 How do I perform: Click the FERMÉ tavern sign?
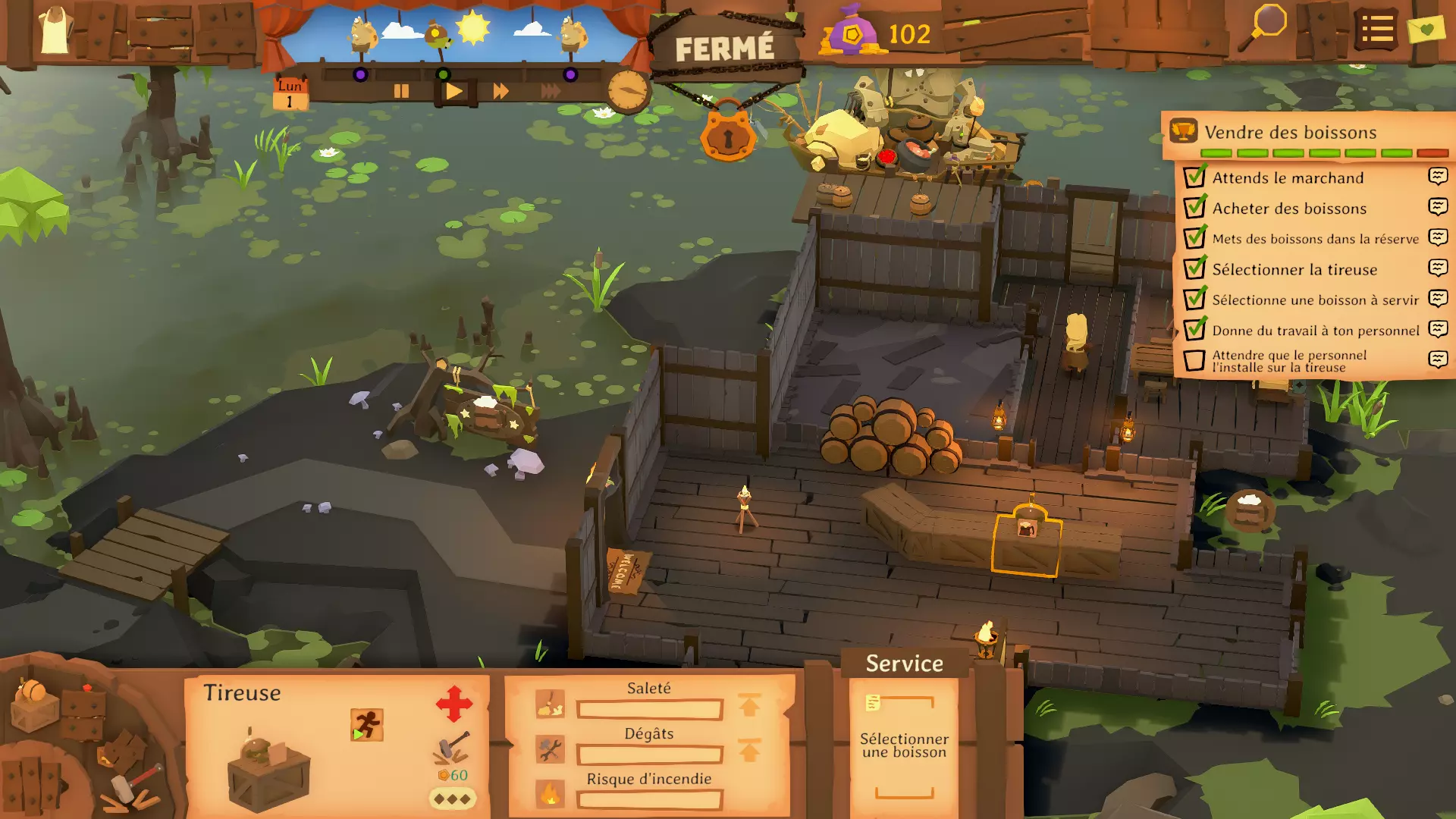(x=724, y=49)
